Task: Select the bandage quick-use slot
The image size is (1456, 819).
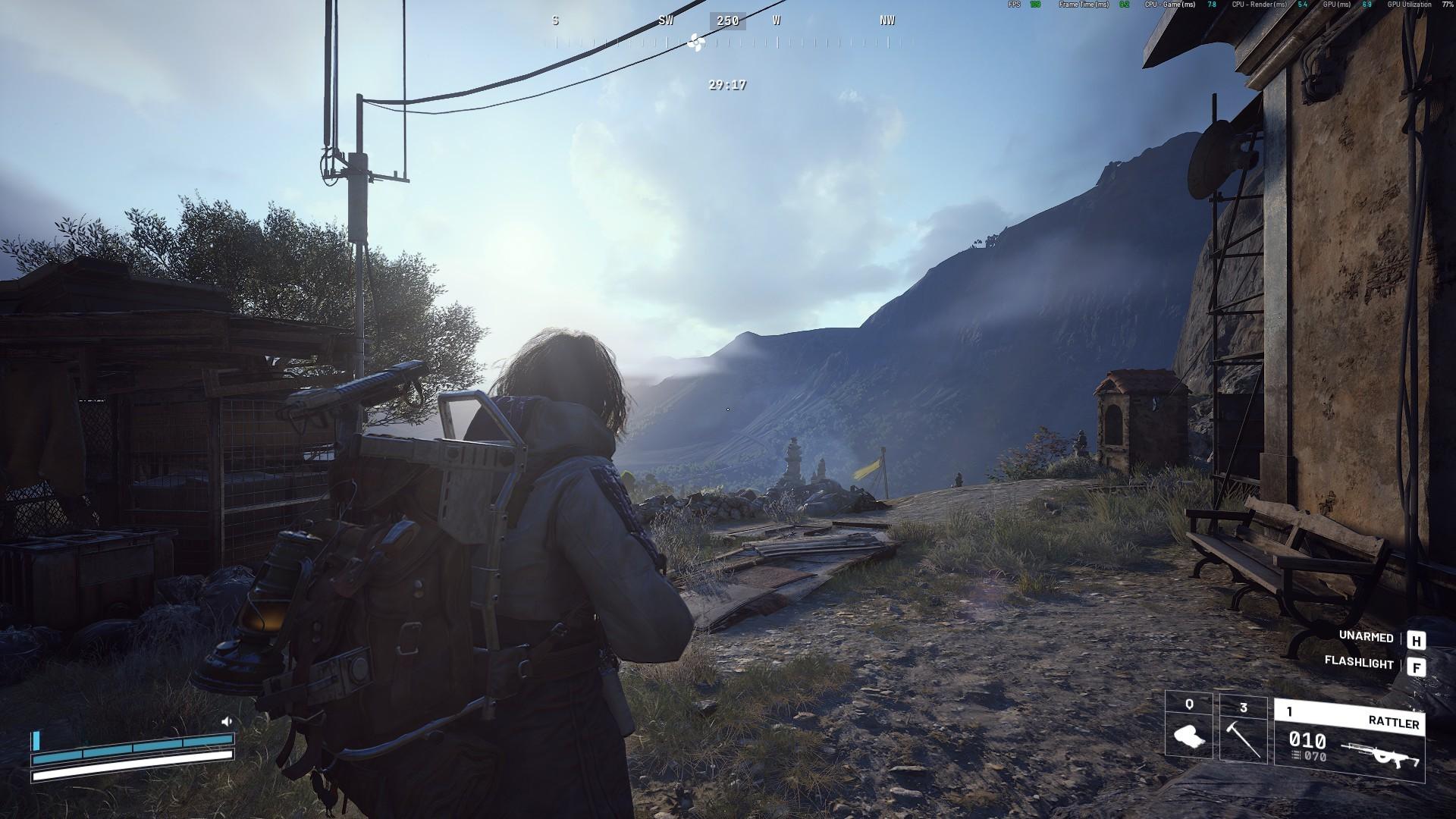Action: 1188,729
